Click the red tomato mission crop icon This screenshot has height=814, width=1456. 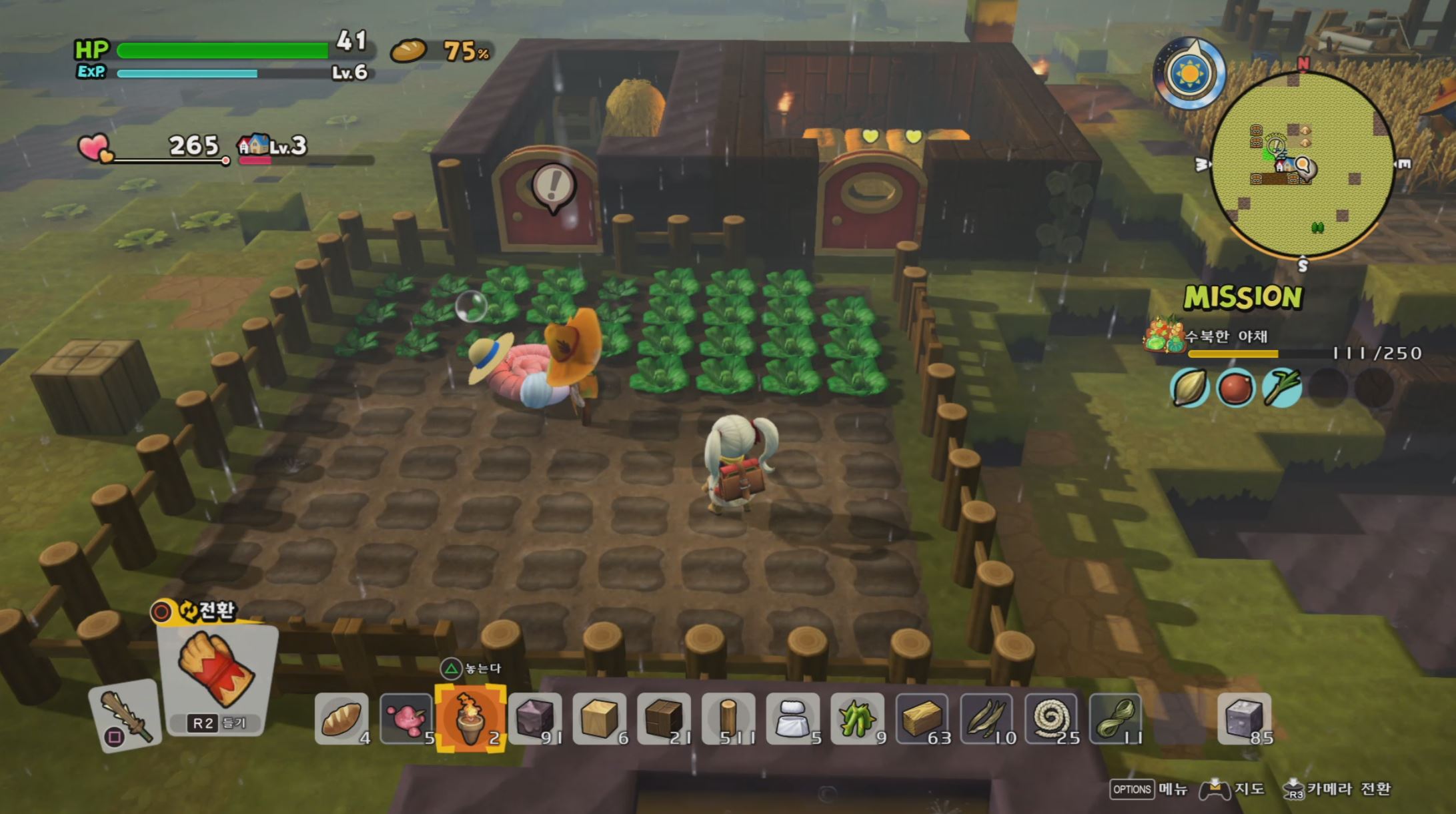(x=1235, y=388)
